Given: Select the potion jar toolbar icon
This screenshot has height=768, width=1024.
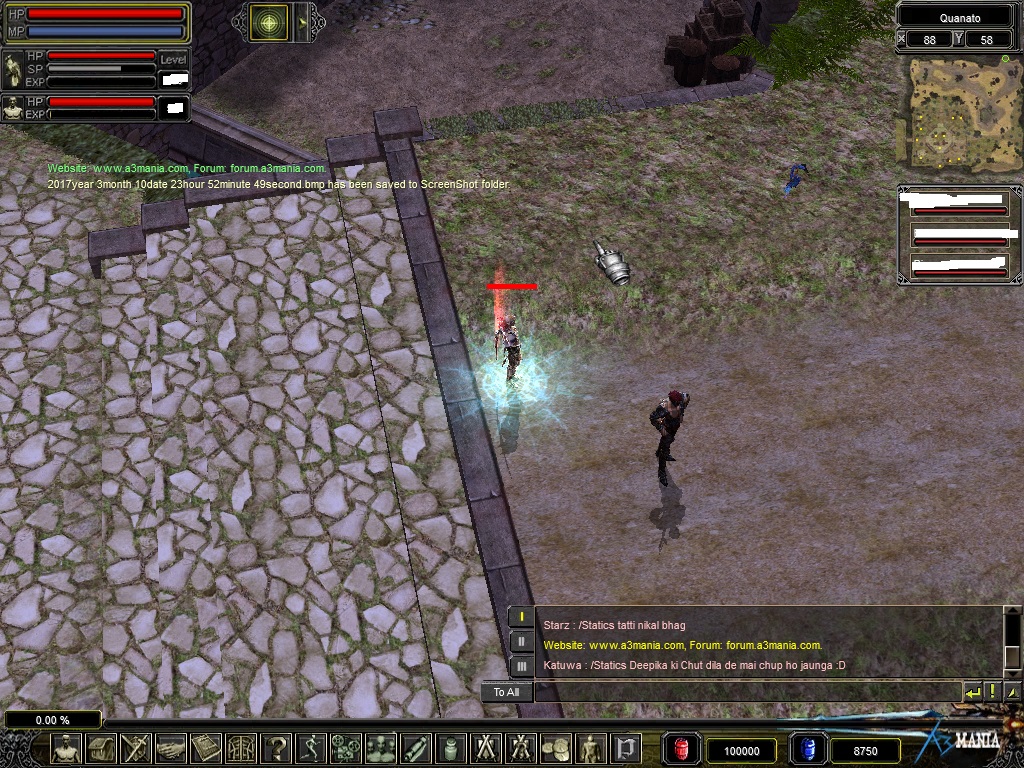Looking at the screenshot, I should pyautogui.click(x=451, y=748).
